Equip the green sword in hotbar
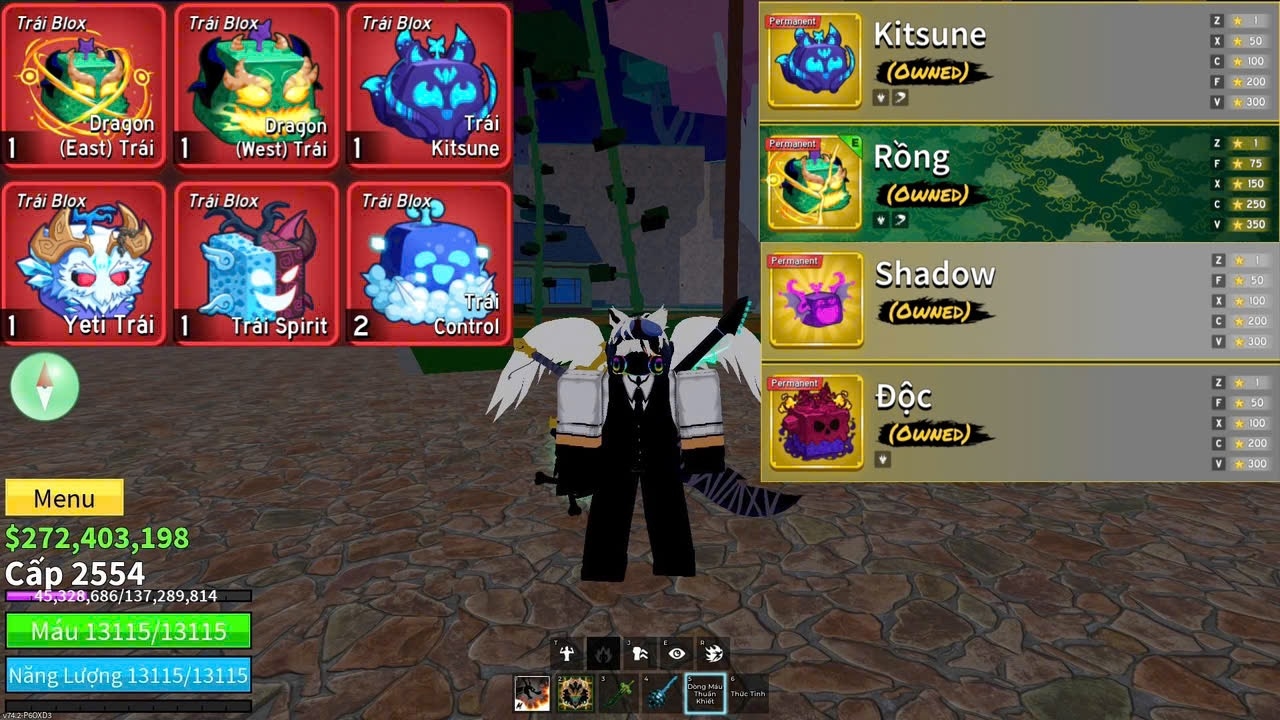 617,693
